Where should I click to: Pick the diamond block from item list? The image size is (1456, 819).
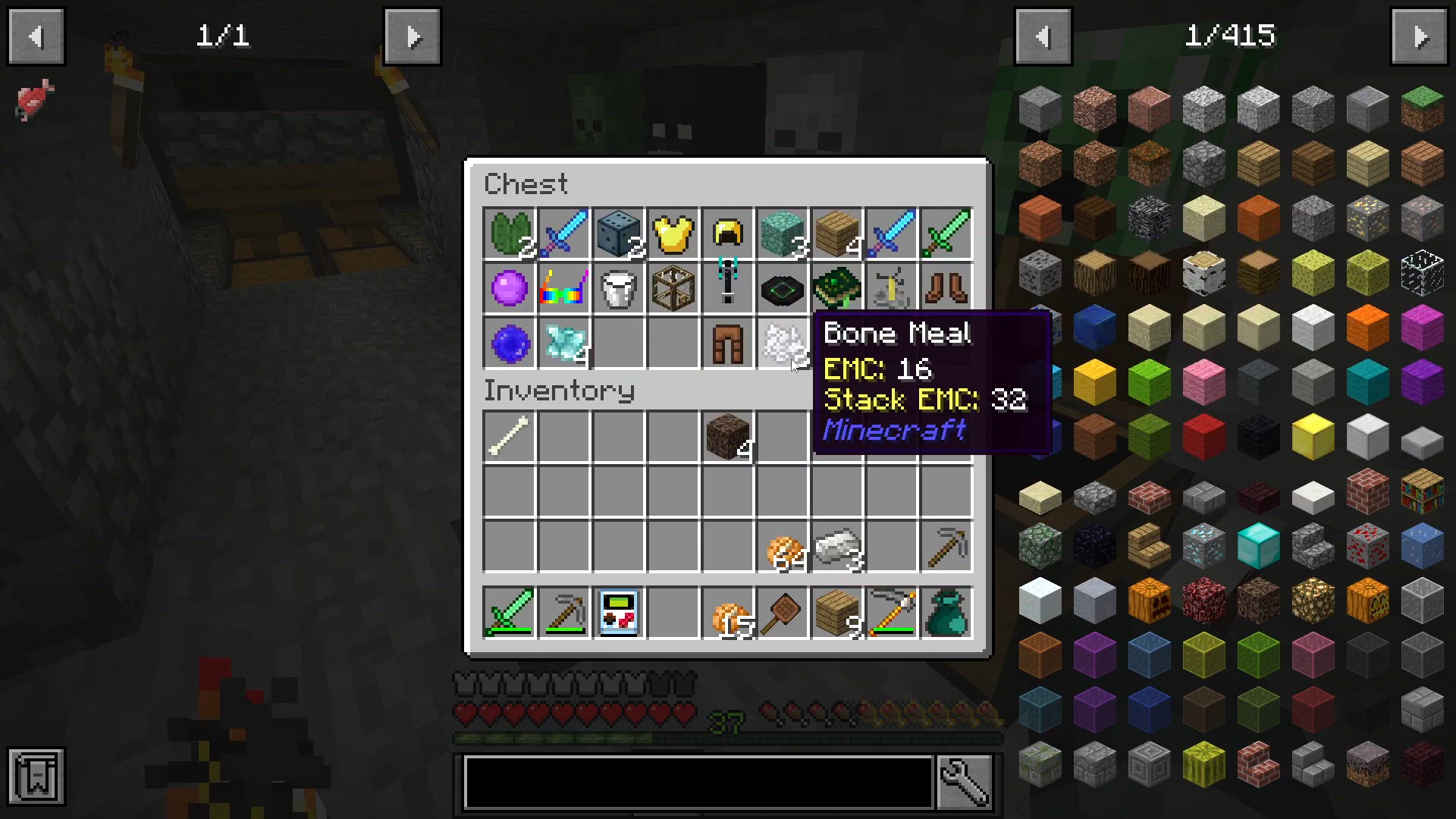click(1258, 545)
